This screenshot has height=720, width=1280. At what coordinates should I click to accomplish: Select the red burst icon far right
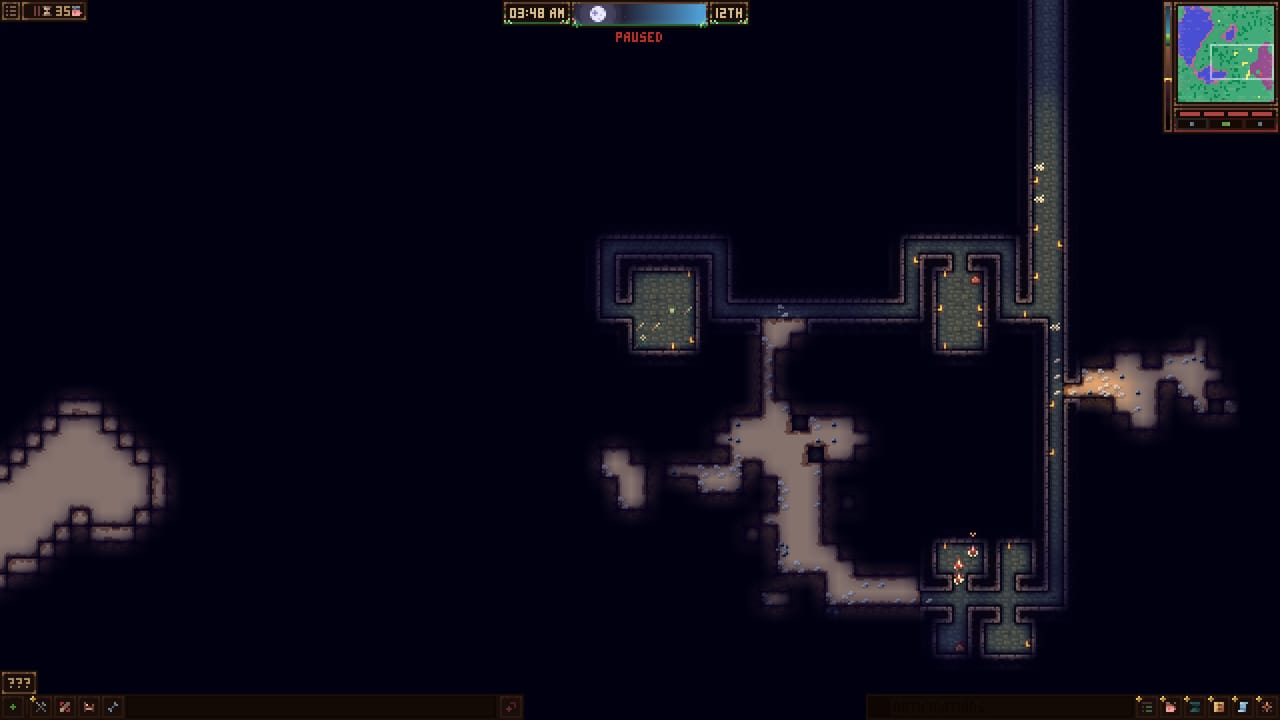pyautogui.click(x=1265, y=707)
